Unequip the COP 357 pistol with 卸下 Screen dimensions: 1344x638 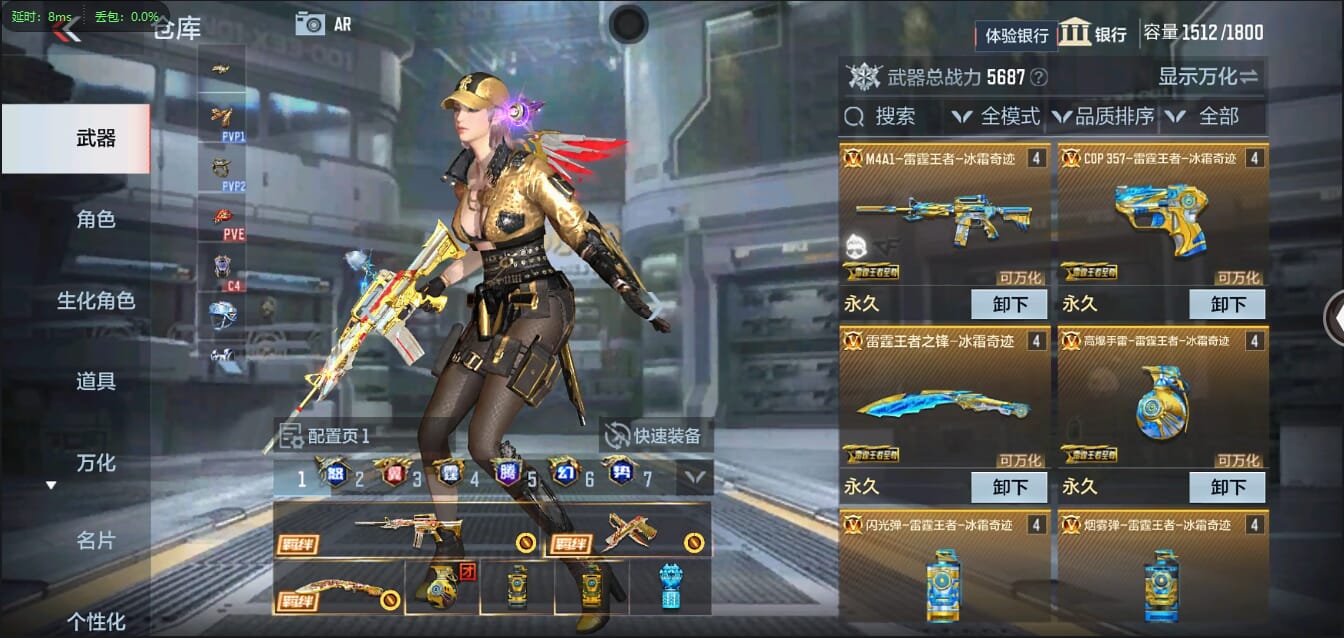[1226, 304]
